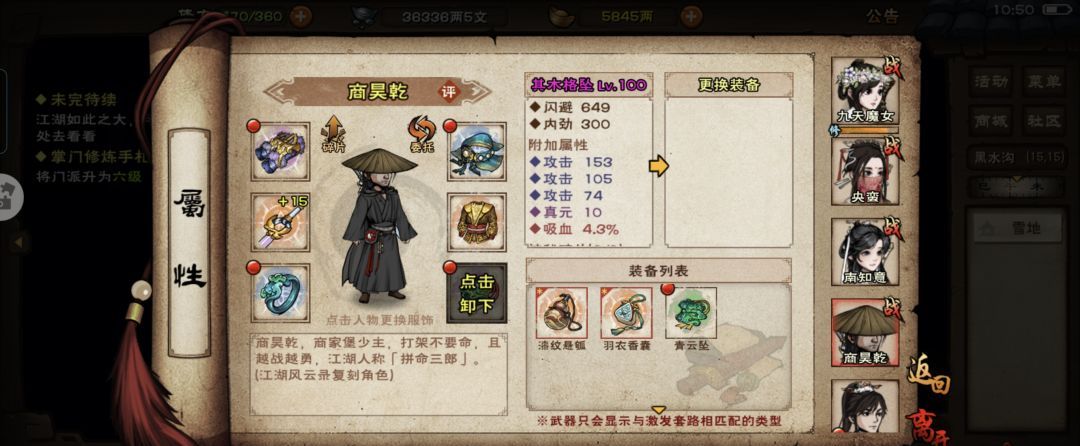Select the golden armor equipment slot
Image resolution: width=1080 pixels, height=446 pixels.
click(x=475, y=222)
